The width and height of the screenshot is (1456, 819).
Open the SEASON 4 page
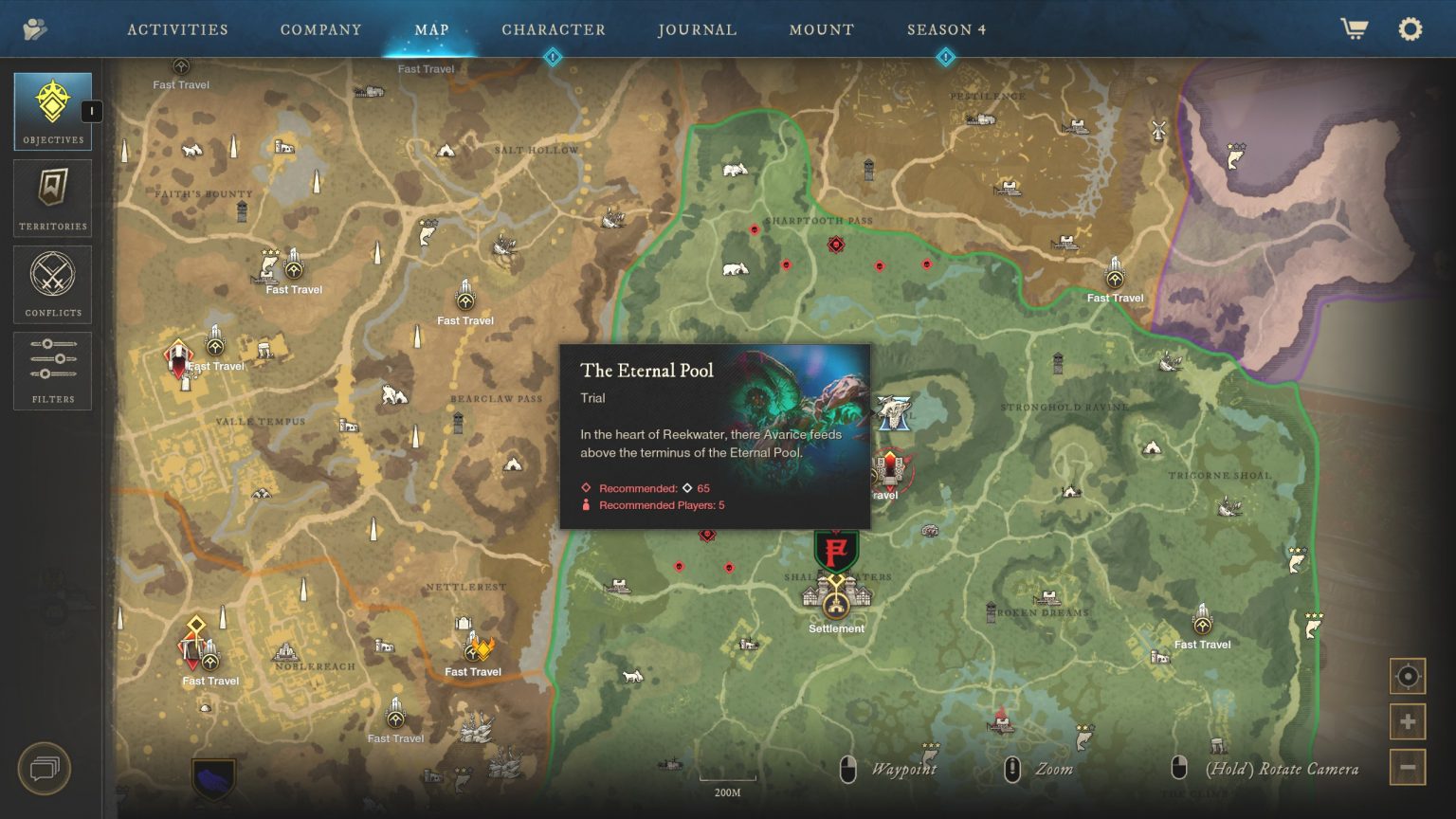click(x=945, y=29)
